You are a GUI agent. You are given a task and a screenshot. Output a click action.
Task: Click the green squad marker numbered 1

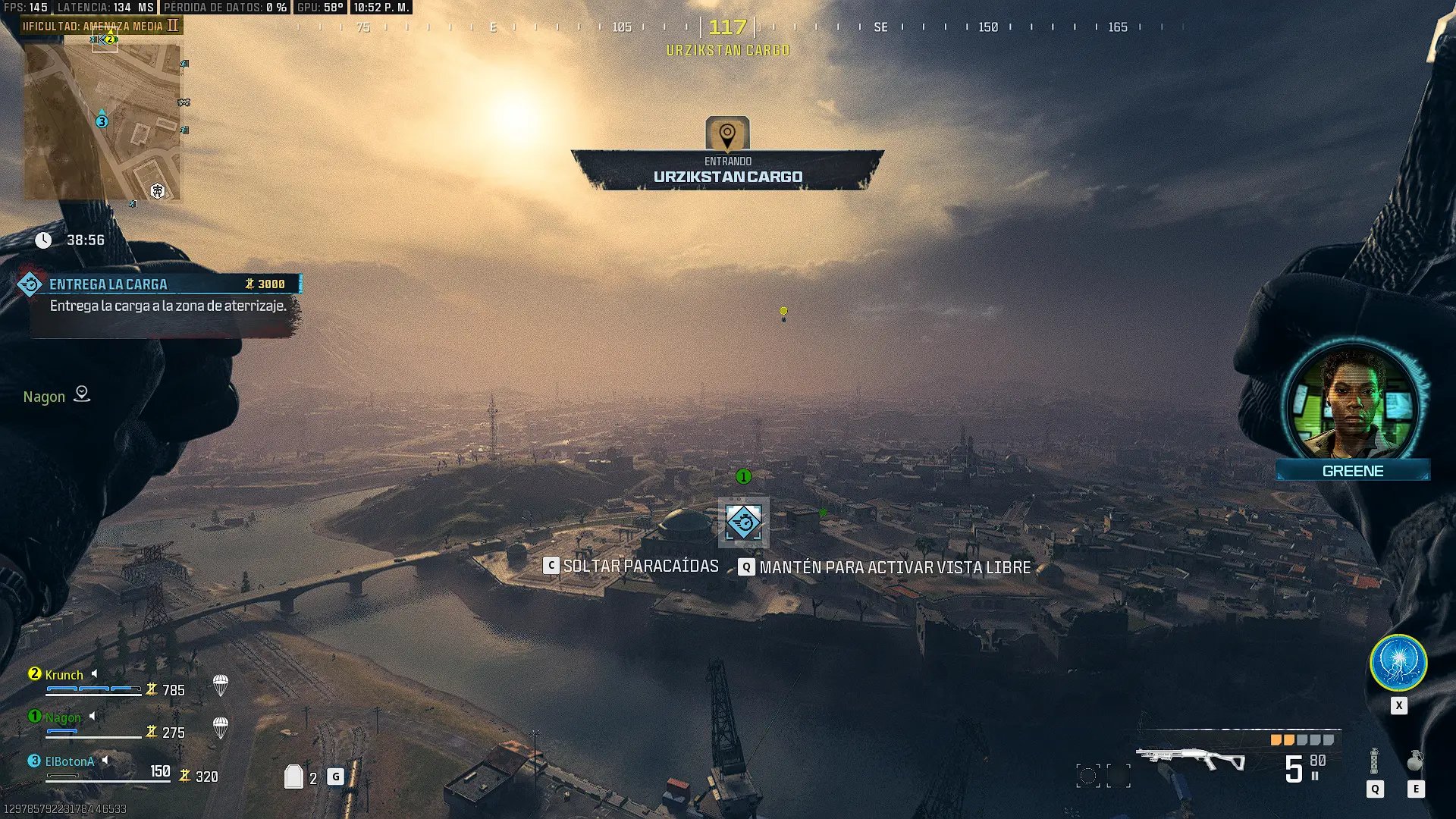pyautogui.click(x=743, y=476)
